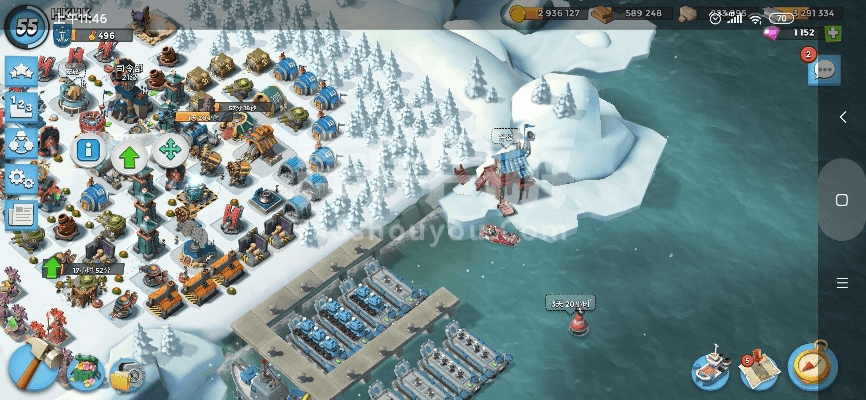
Task: Open the compass archipelago map
Action: (x=810, y=368)
